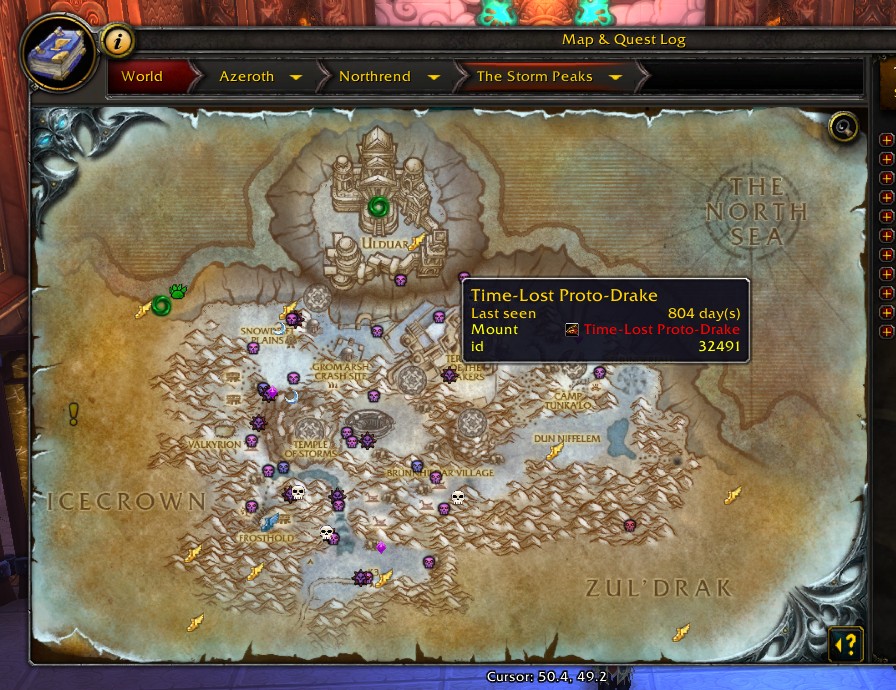Click the flight point beside Dun Niffelem

555,452
